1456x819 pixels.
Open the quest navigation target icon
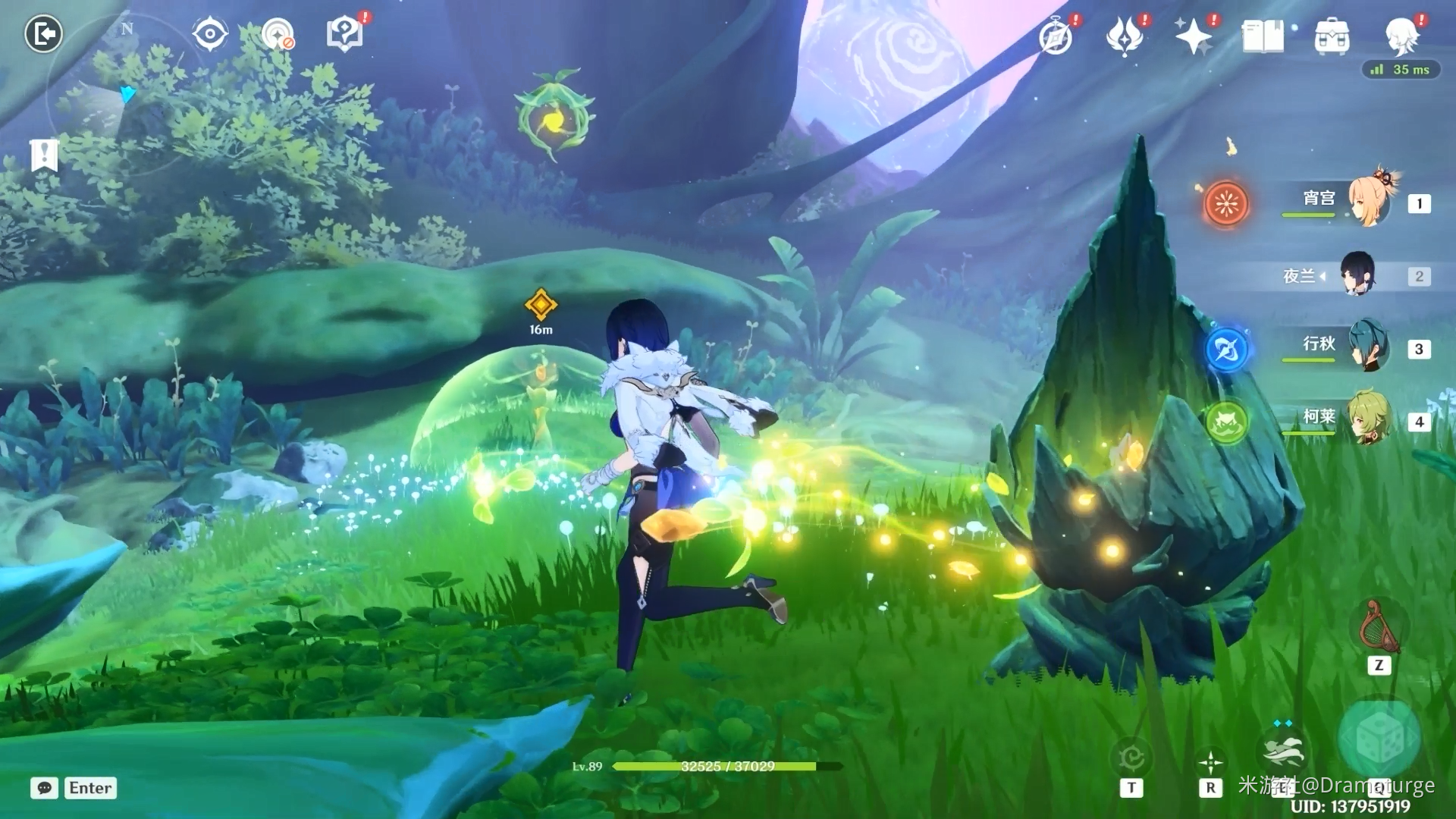[x=278, y=35]
